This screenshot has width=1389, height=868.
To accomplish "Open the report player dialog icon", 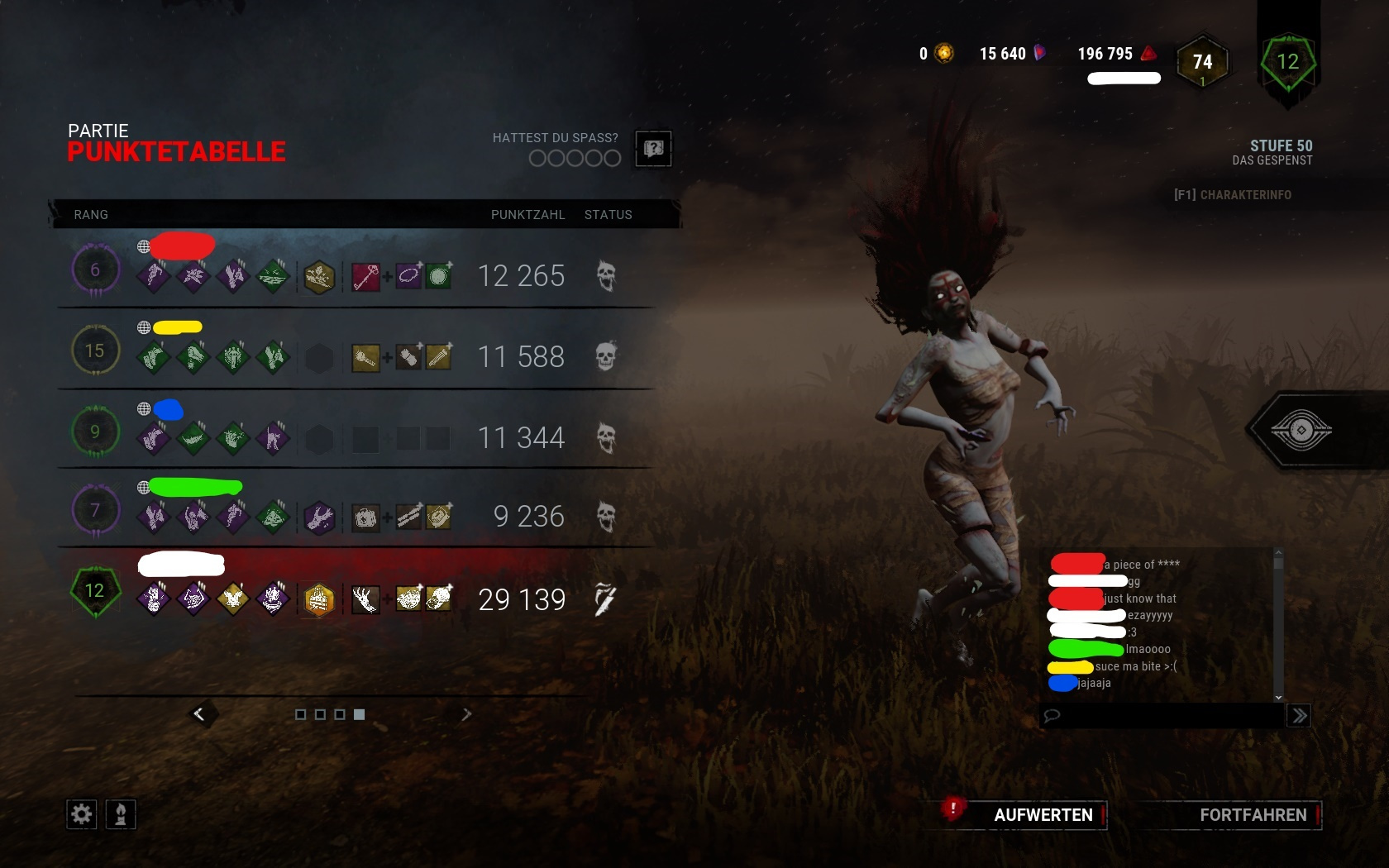I will pos(653,149).
